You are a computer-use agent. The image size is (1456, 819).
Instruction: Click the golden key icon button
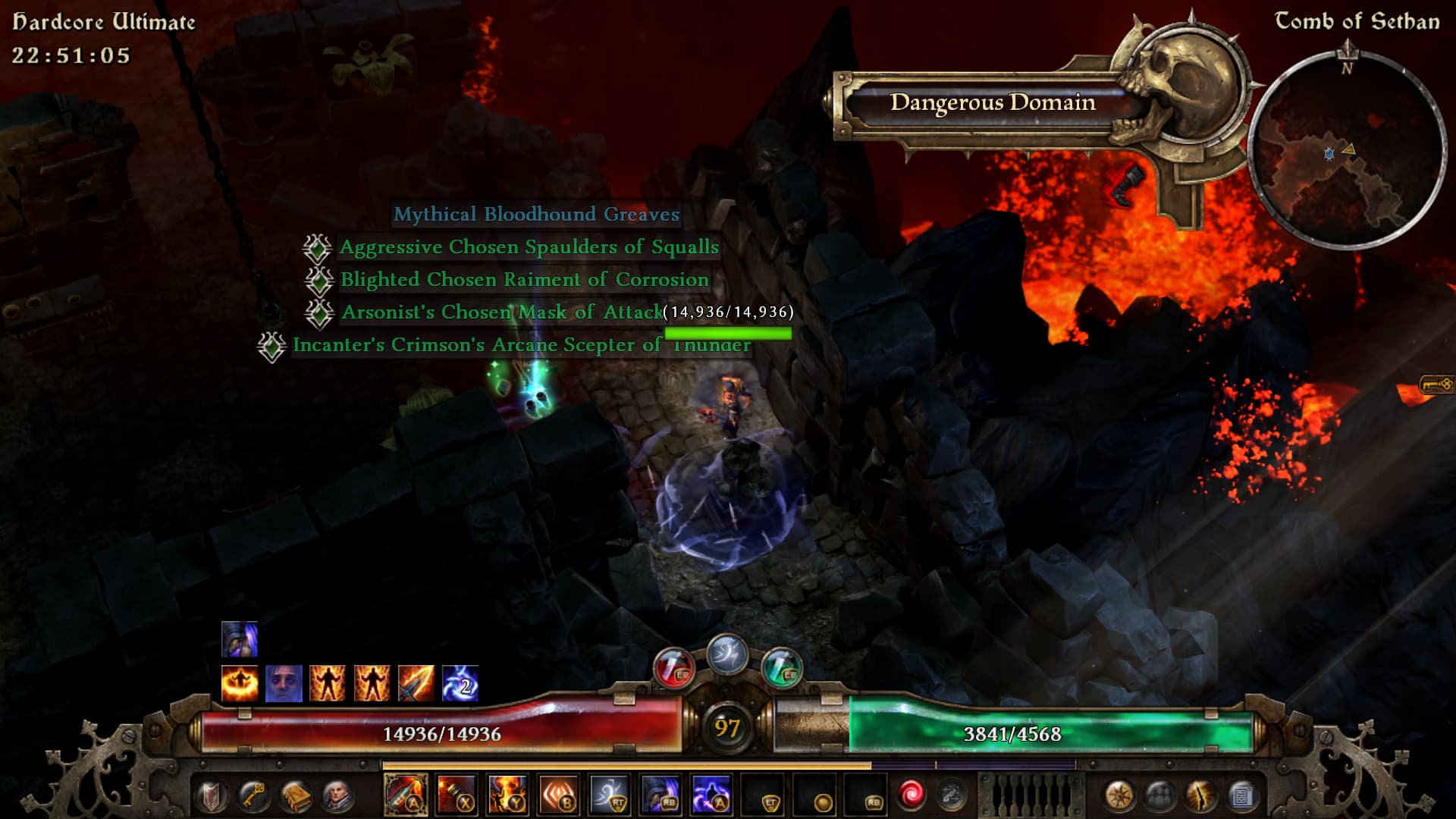[x=253, y=796]
